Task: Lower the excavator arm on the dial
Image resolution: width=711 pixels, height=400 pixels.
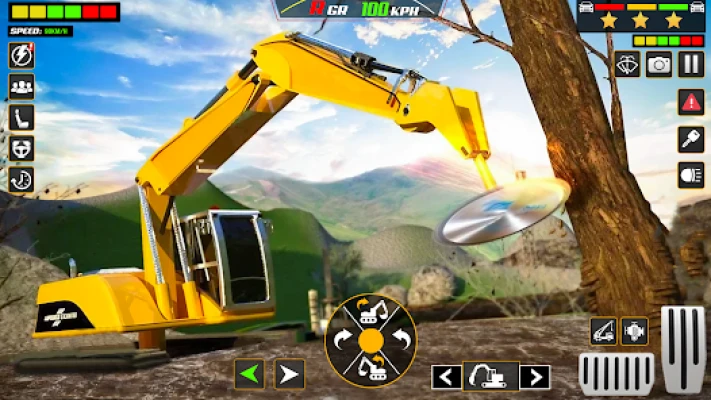Action: [x=371, y=368]
